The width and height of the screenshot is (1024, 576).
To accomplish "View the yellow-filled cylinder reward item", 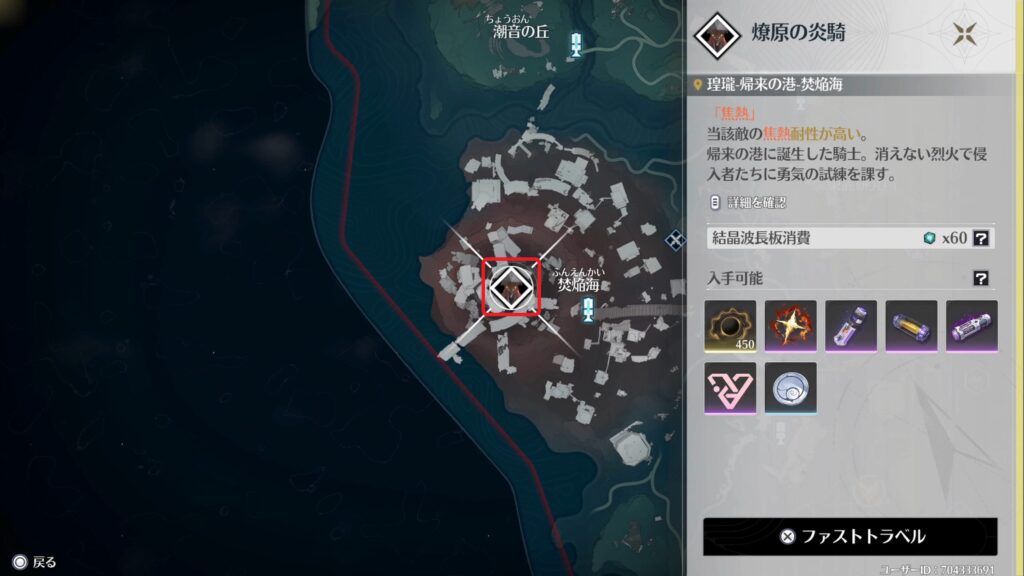I will coord(911,326).
